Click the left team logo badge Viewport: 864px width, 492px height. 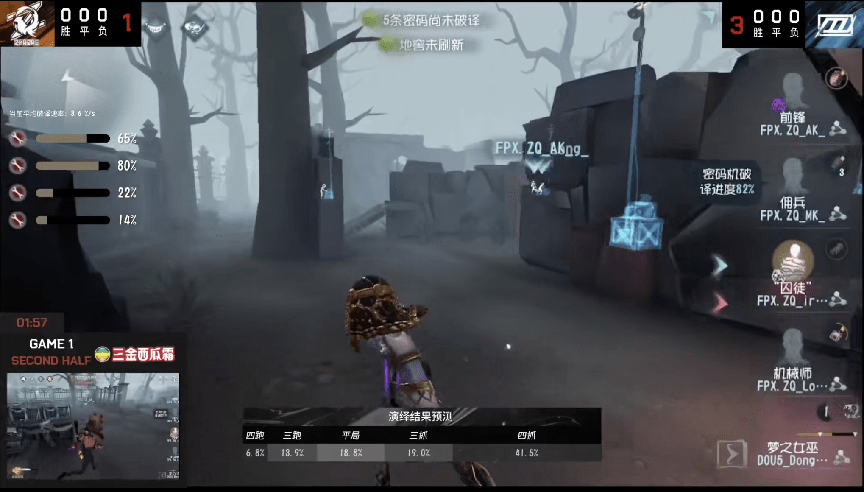[x=29, y=23]
